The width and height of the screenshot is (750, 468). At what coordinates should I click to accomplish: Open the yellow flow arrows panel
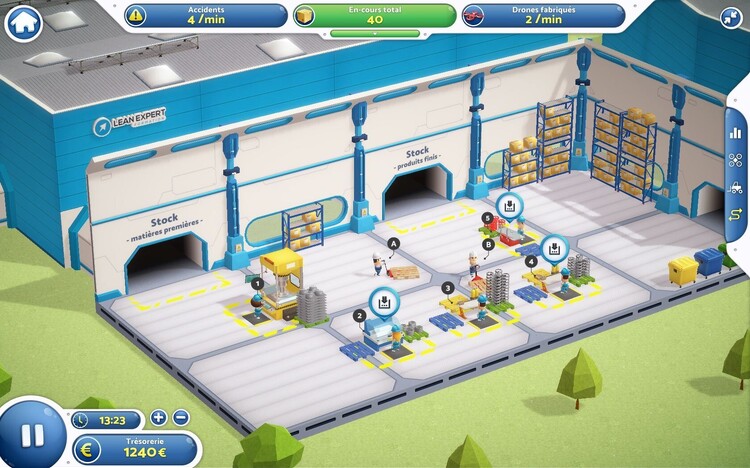(736, 215)
